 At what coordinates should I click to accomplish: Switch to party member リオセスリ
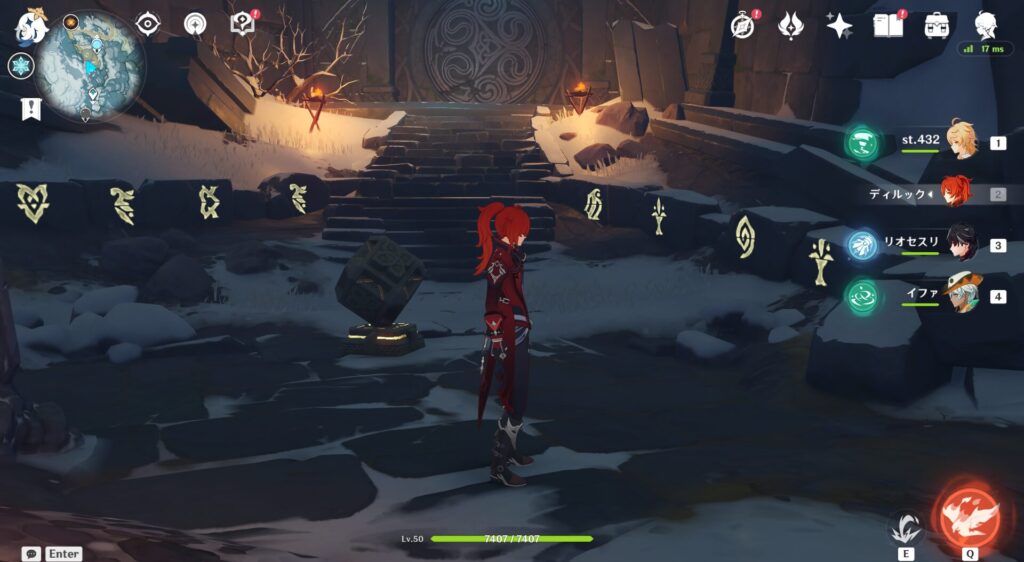(961, 244)
